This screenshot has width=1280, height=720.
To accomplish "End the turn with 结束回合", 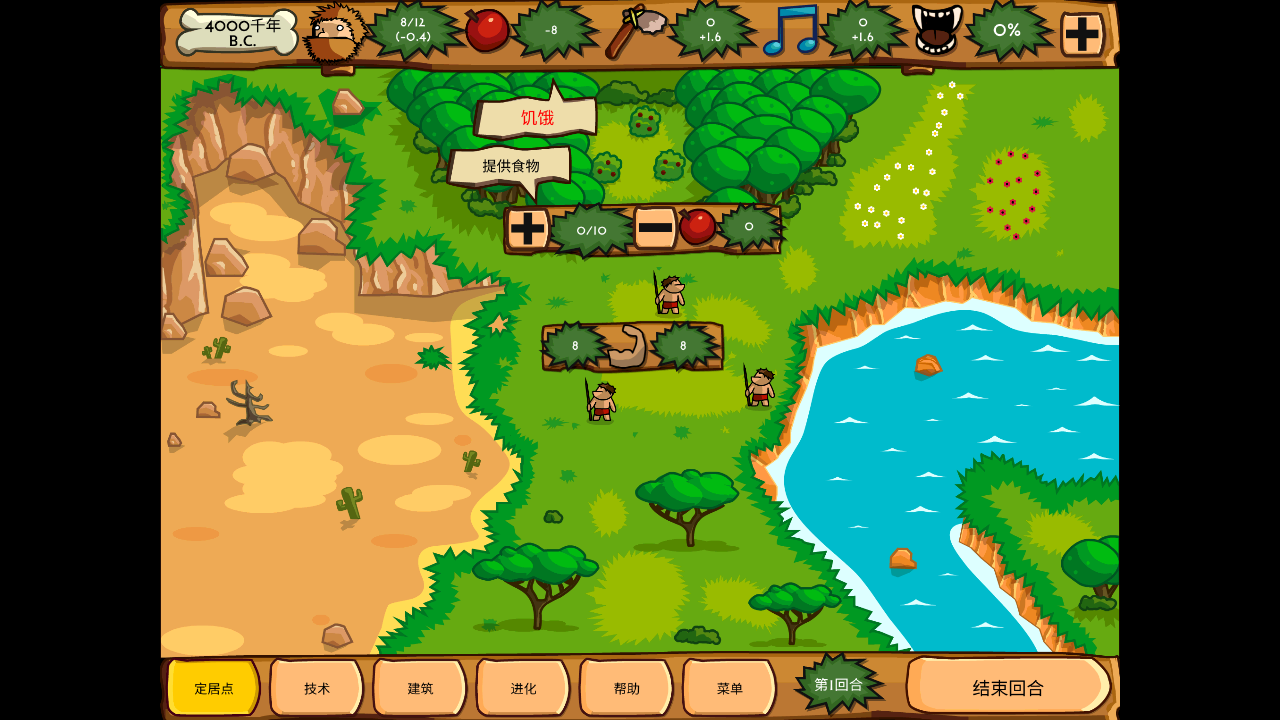I will (x=1008, y=687).
